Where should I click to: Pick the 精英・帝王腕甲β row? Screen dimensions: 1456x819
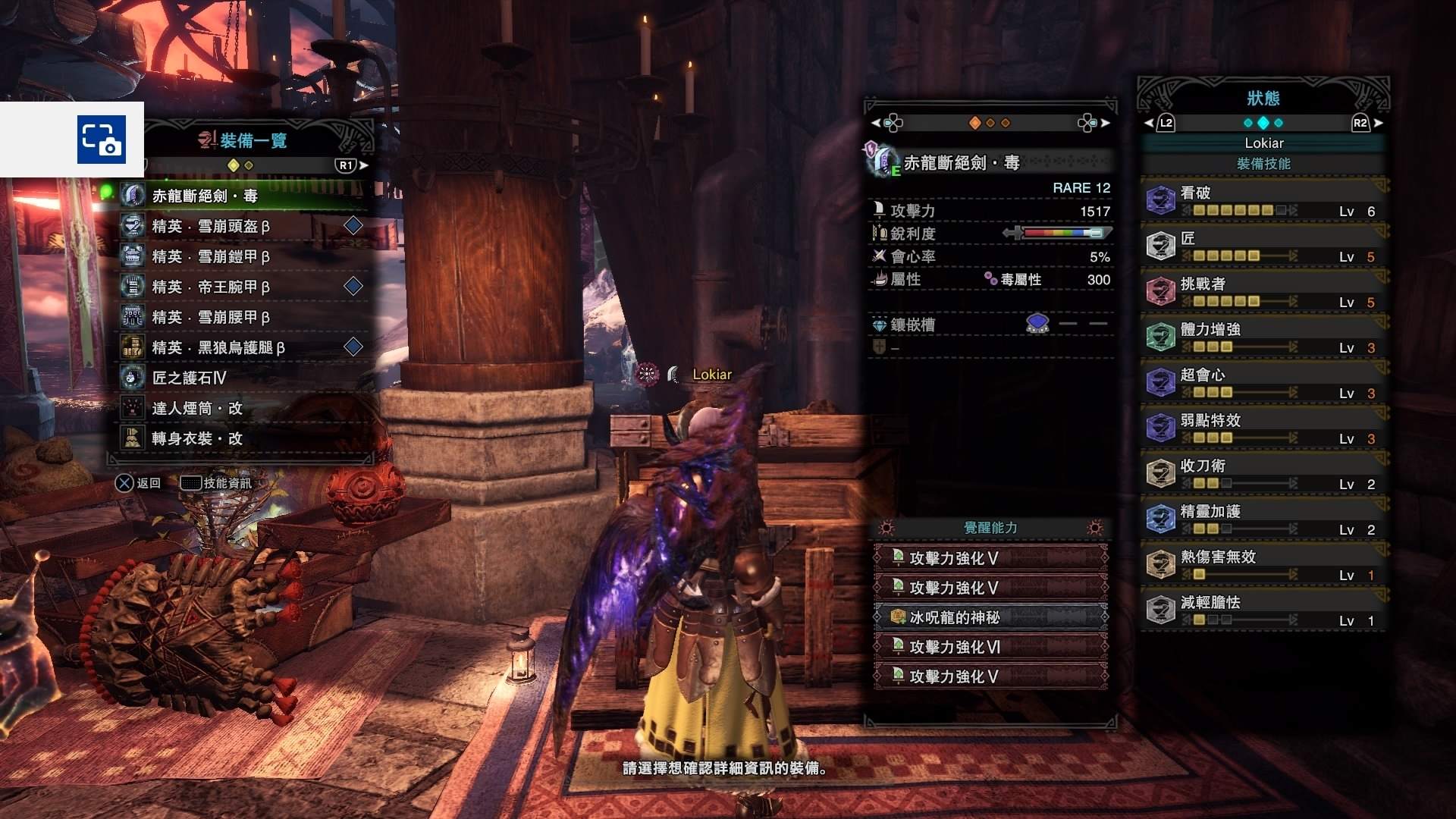click(243, 287)
